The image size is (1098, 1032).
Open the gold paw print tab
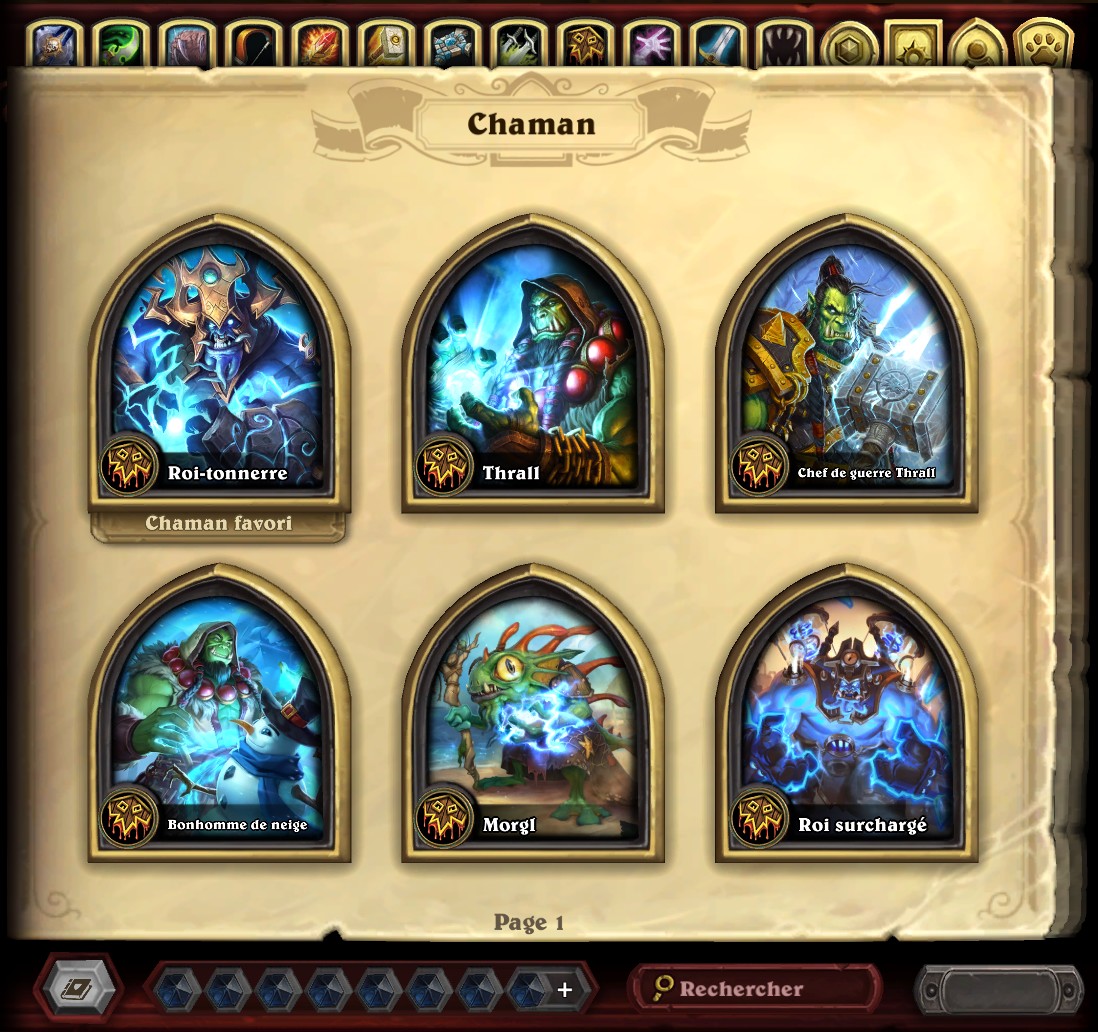pyautogui.click(x=1042, y=45)
